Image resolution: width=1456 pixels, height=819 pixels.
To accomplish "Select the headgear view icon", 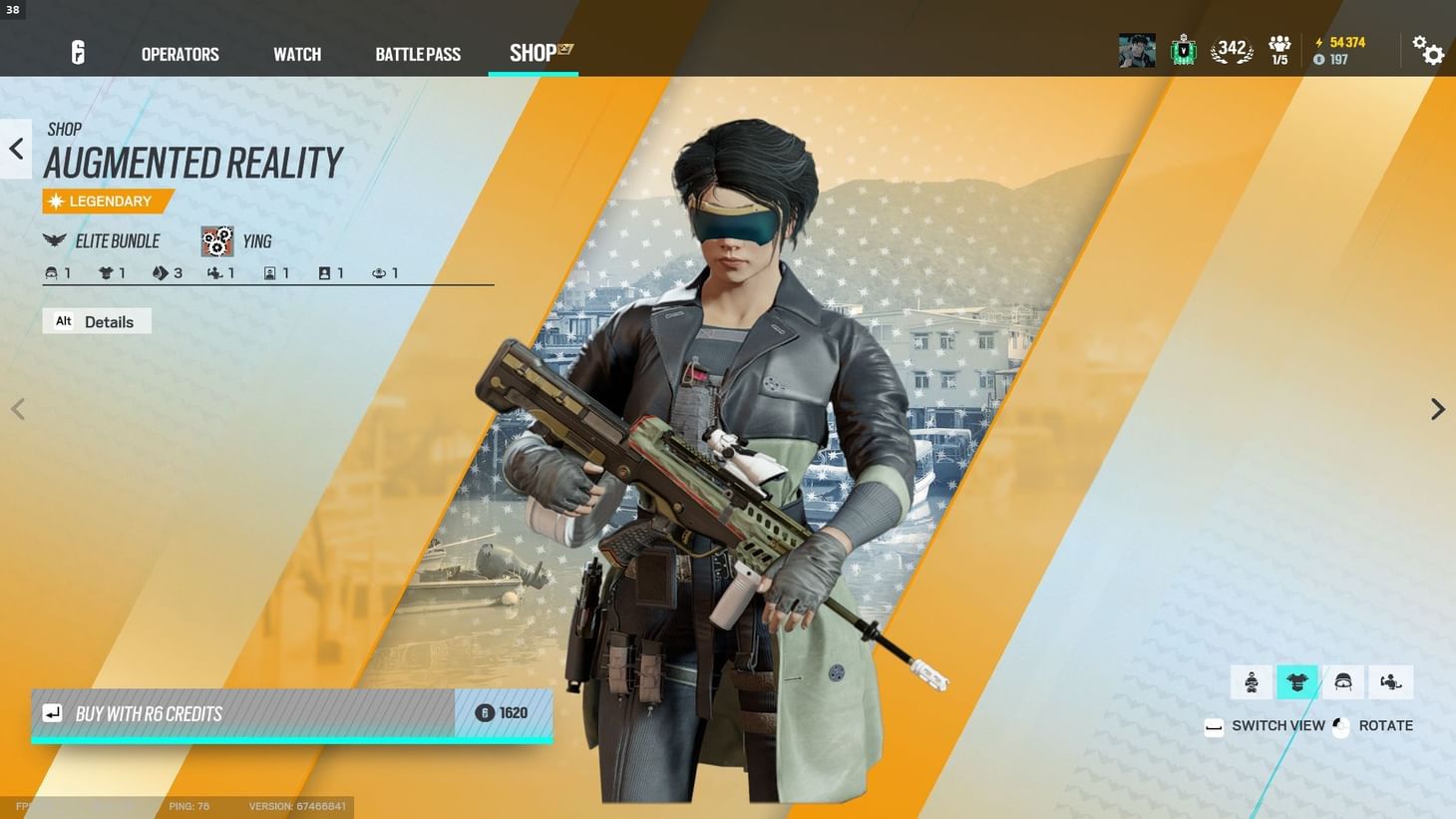I will (1344, 681).
